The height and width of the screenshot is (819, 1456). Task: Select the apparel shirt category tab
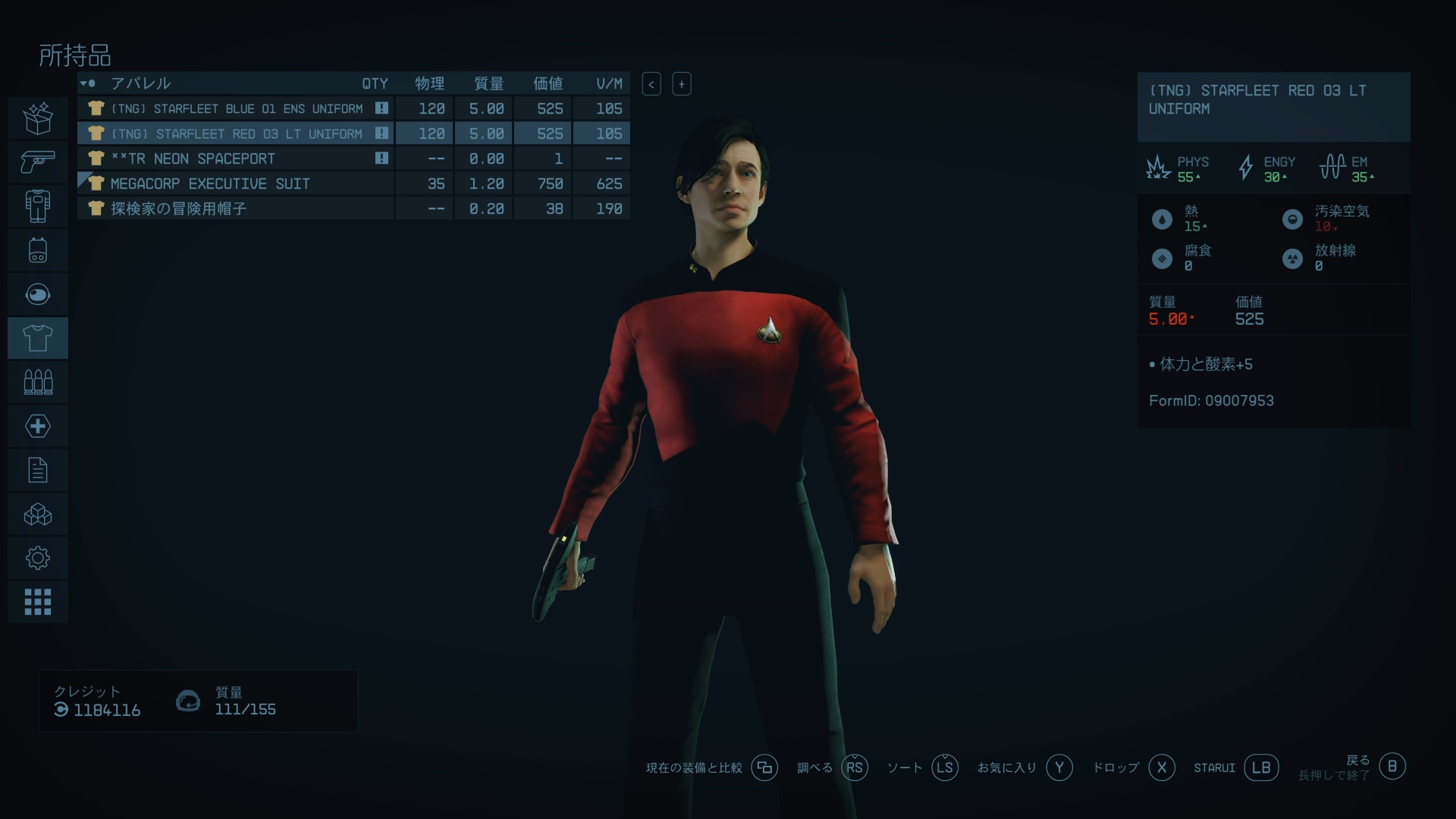[x=38, y=337]
